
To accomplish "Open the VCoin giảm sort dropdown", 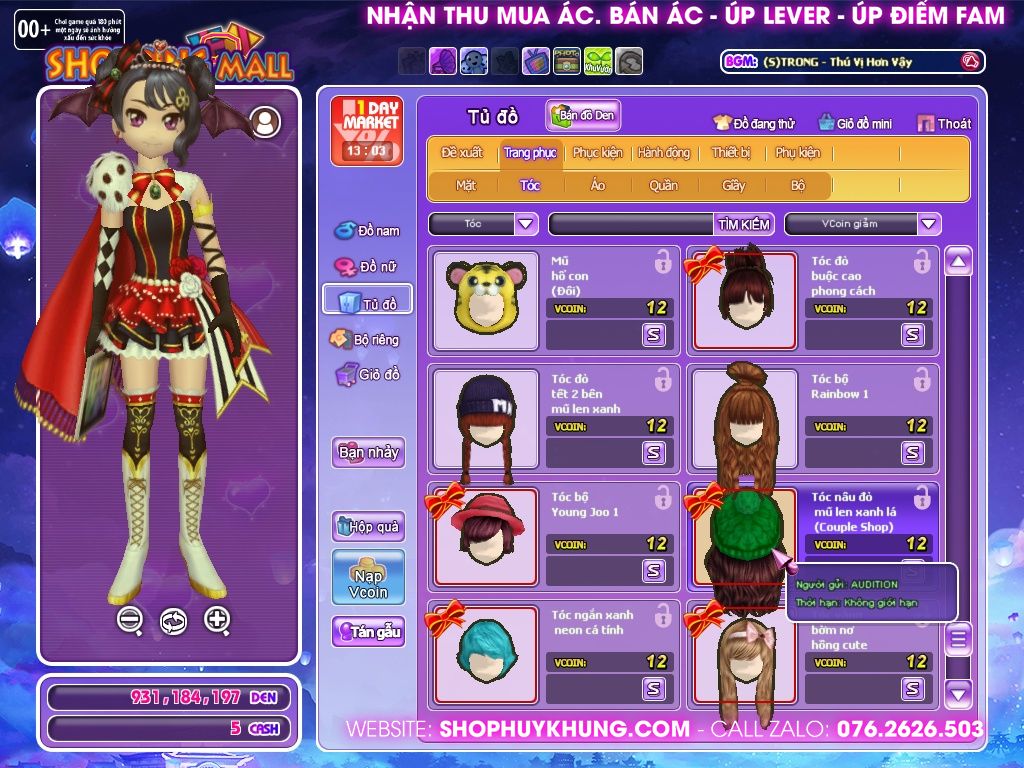I will 929,224.
